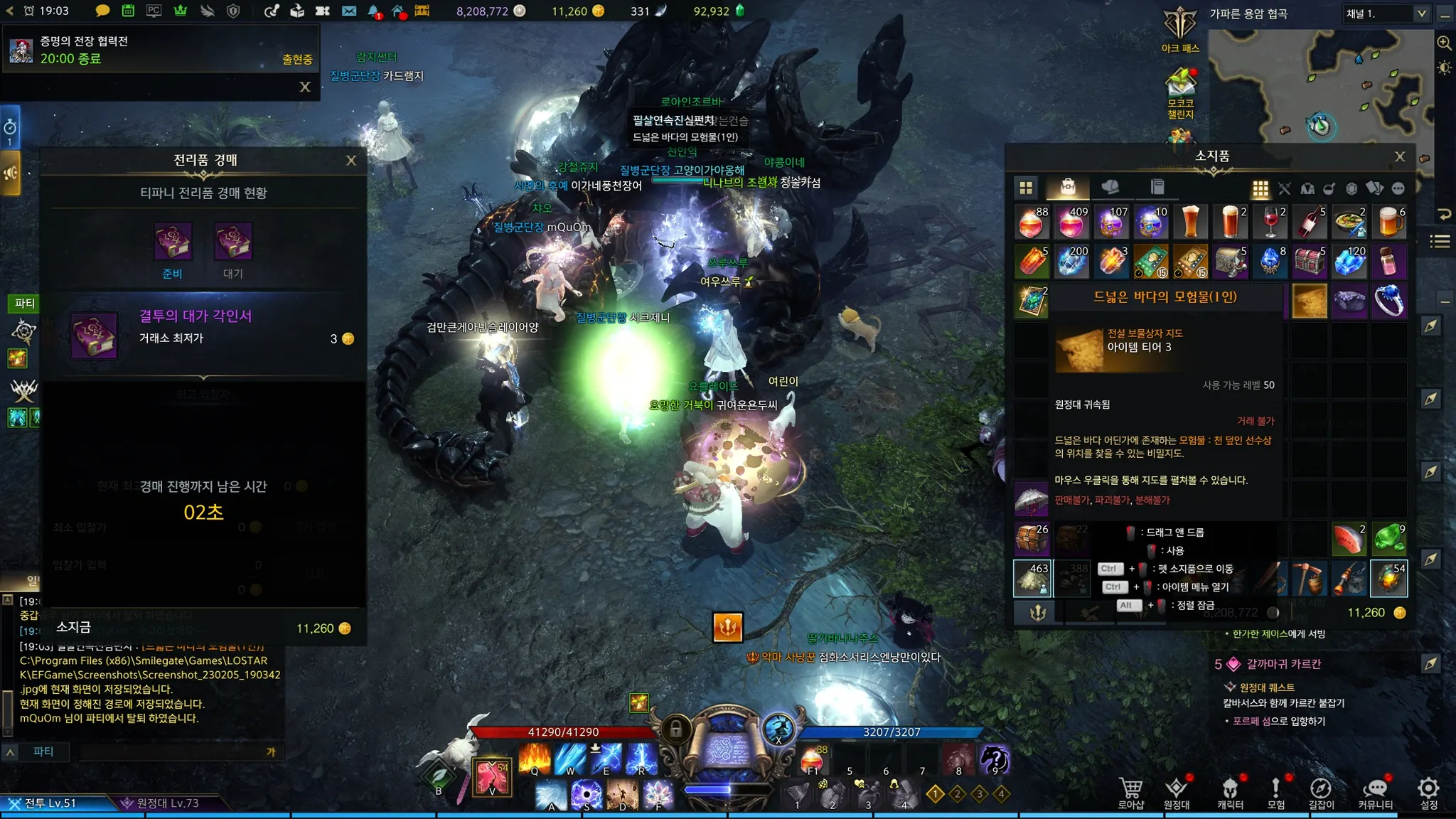Viewport: 1456px width, 819px height.
Task: Open the 원정대 roster menu
Action: 1177,793
